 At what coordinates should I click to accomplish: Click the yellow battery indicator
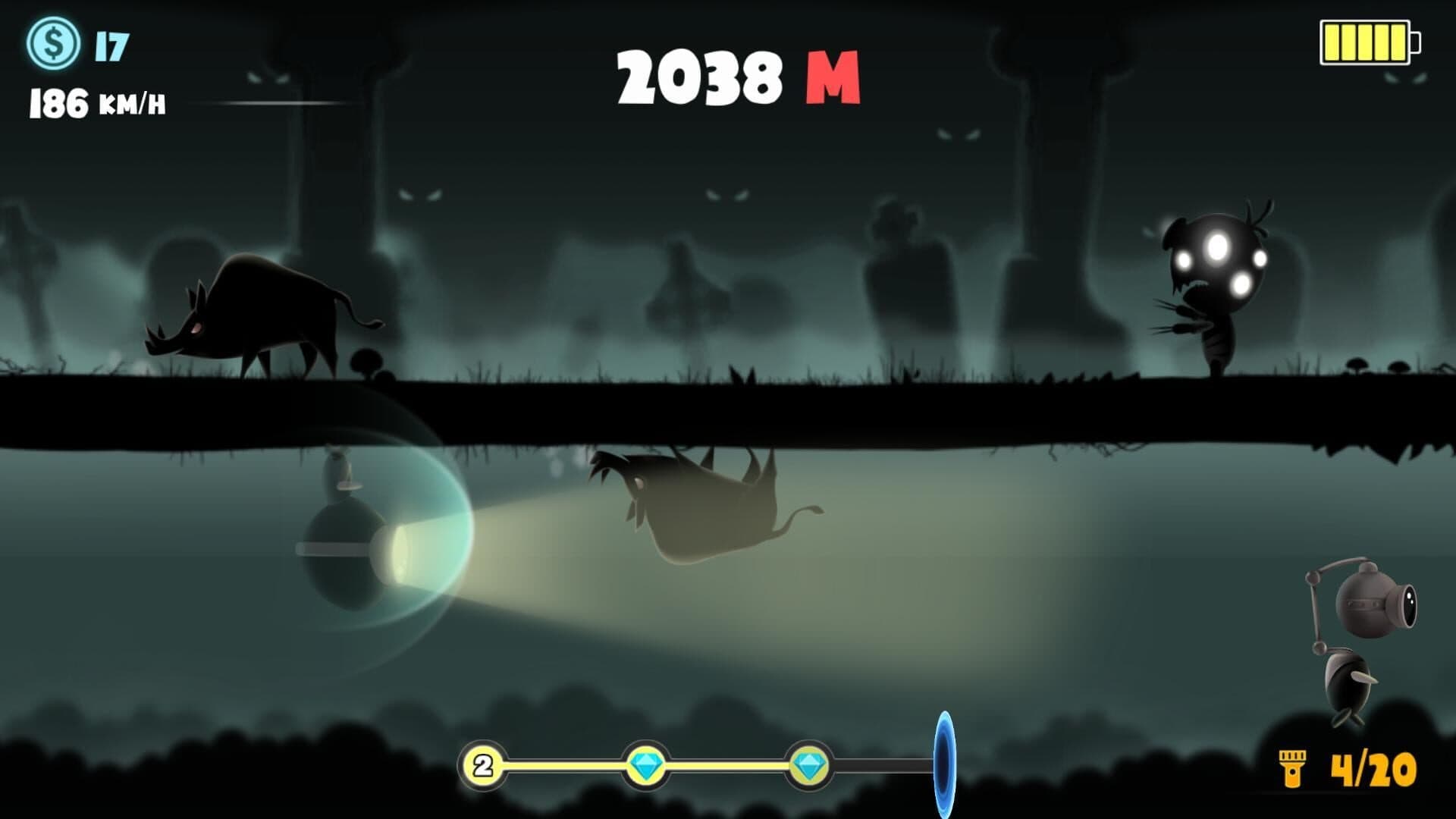pos(1370,42)
